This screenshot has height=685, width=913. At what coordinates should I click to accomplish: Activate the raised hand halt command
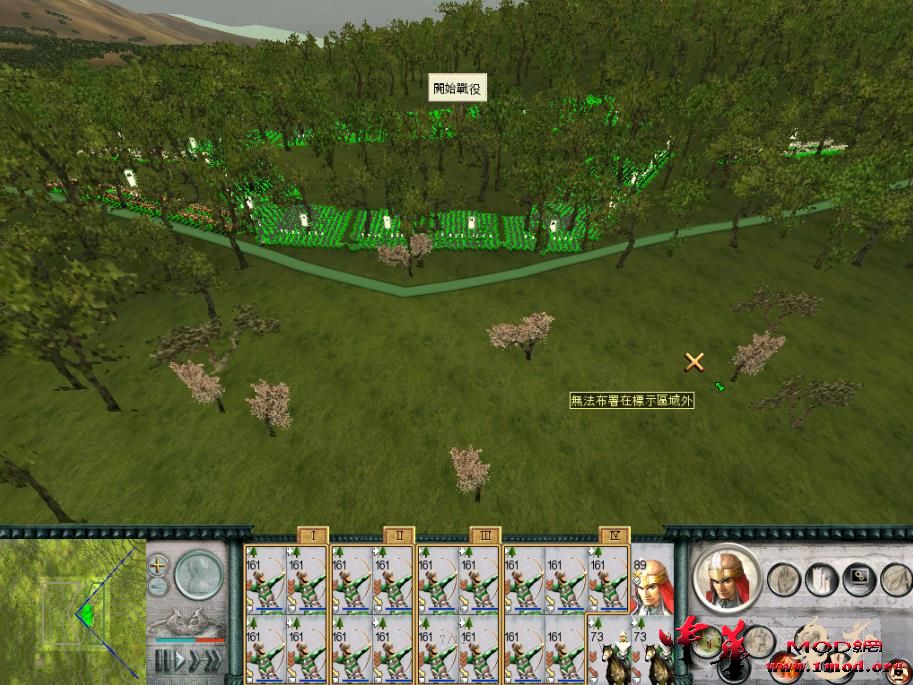coord(782,577)
